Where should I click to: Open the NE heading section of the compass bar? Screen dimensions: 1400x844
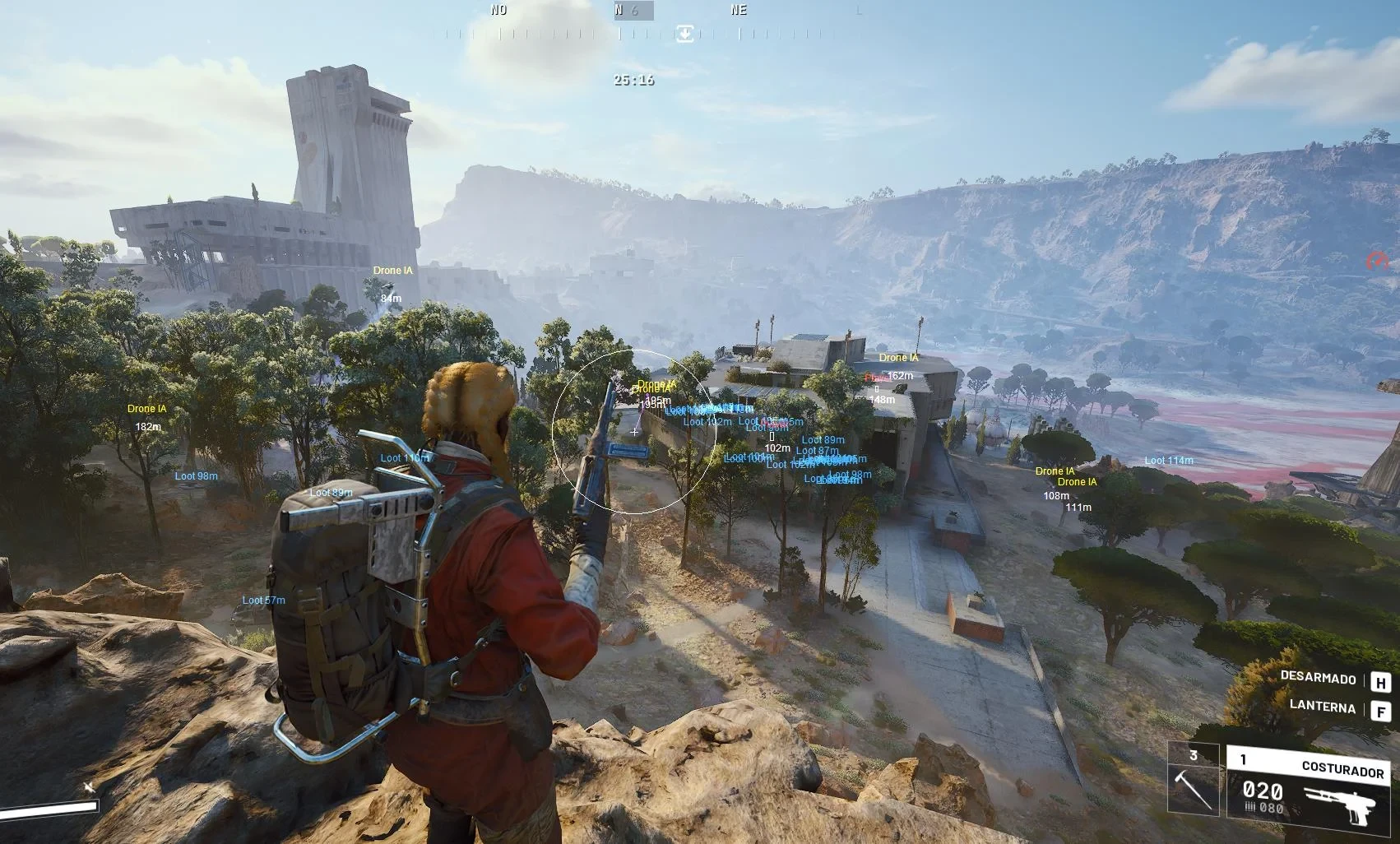[738, 10]
